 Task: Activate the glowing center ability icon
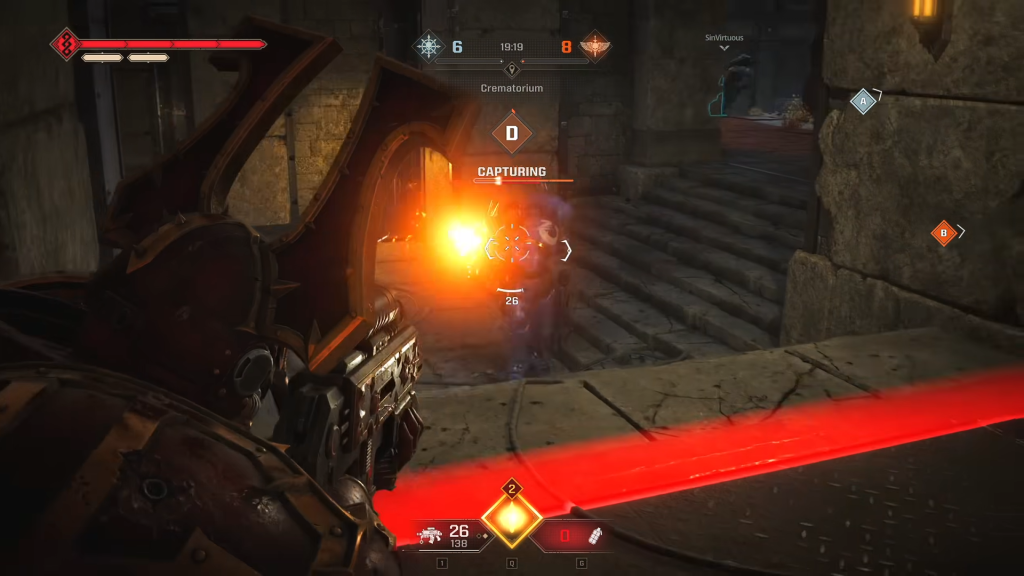(x=512, y=517)
